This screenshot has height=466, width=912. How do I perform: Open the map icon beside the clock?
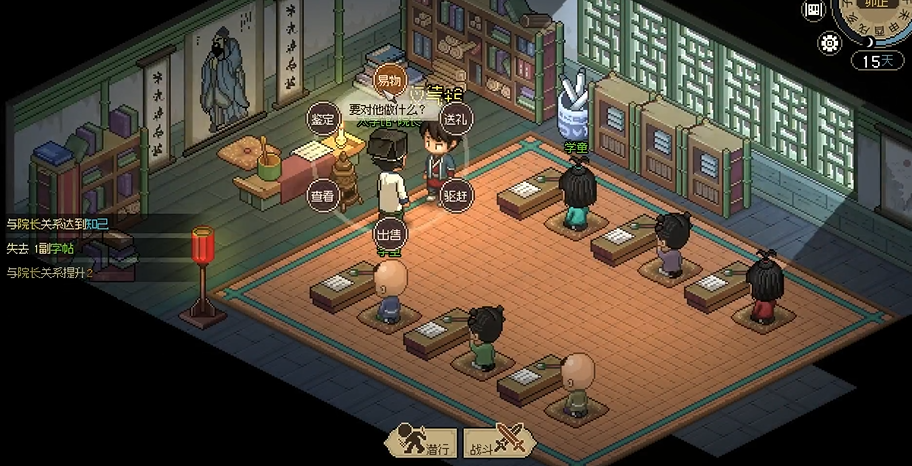tap(814, 9)
